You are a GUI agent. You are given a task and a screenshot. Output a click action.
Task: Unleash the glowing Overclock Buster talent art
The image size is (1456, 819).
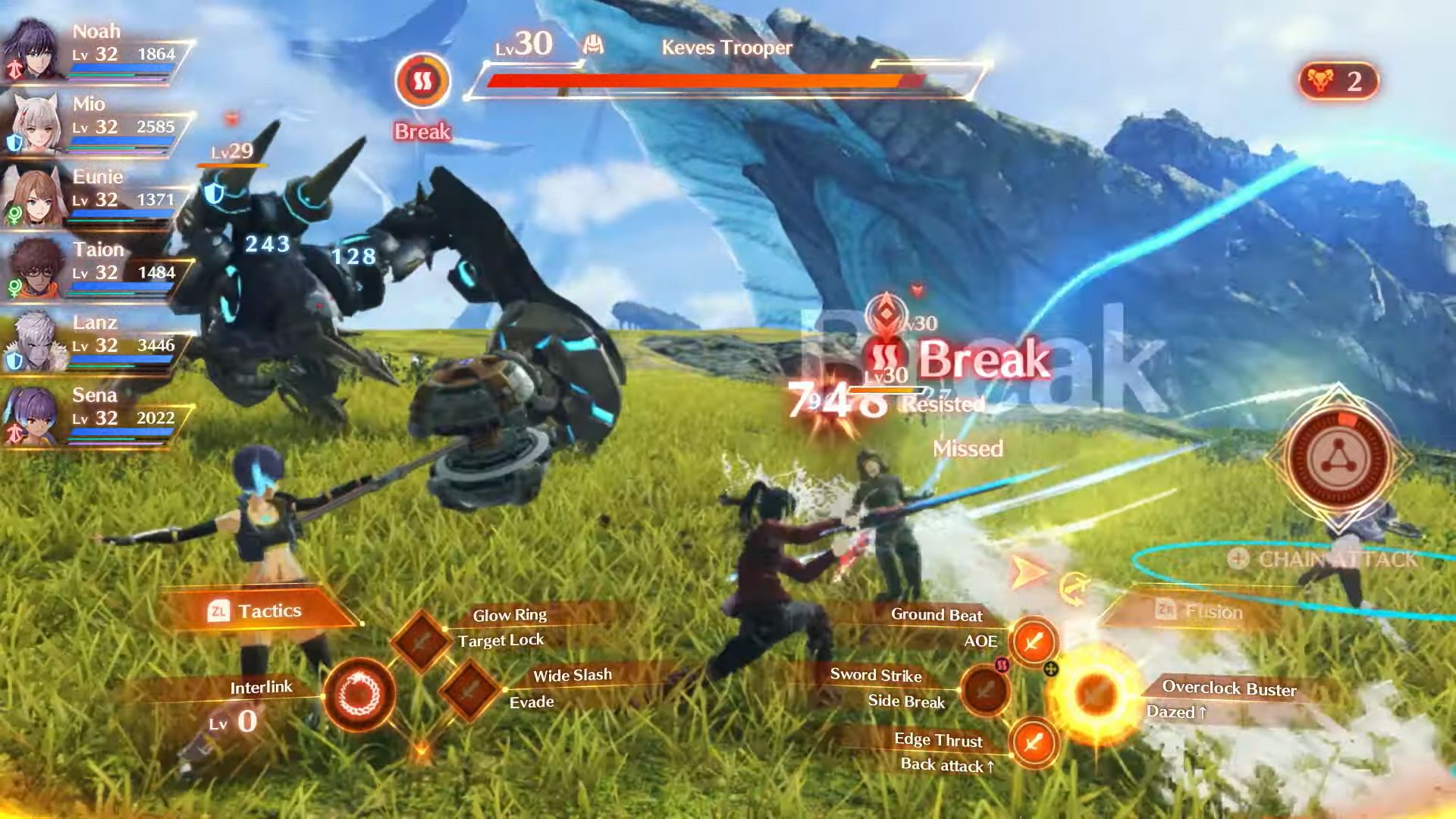click(1096, 694)
